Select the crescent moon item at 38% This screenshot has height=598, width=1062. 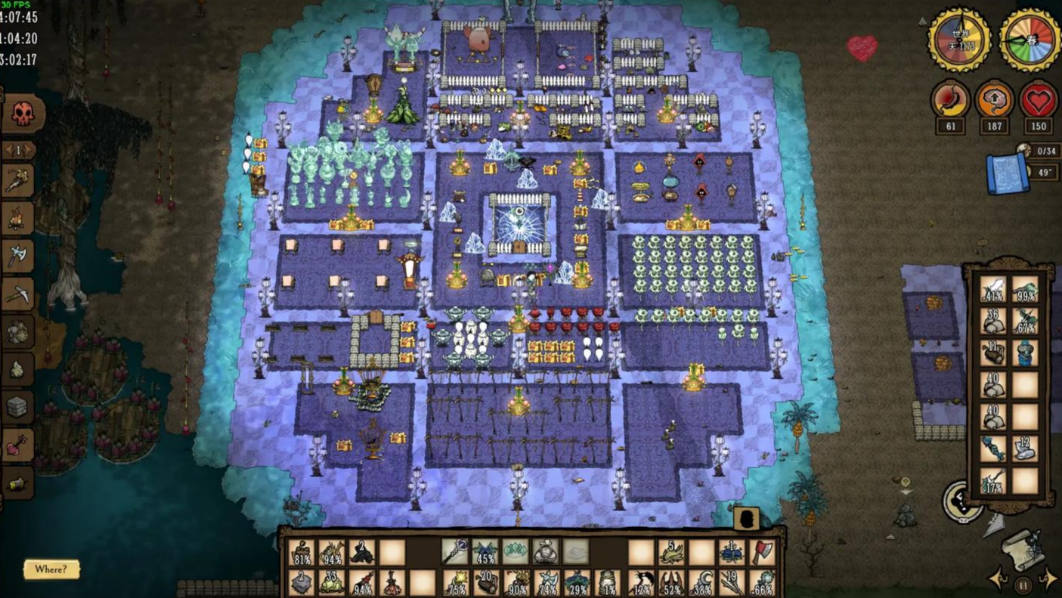tap(702, 582)
